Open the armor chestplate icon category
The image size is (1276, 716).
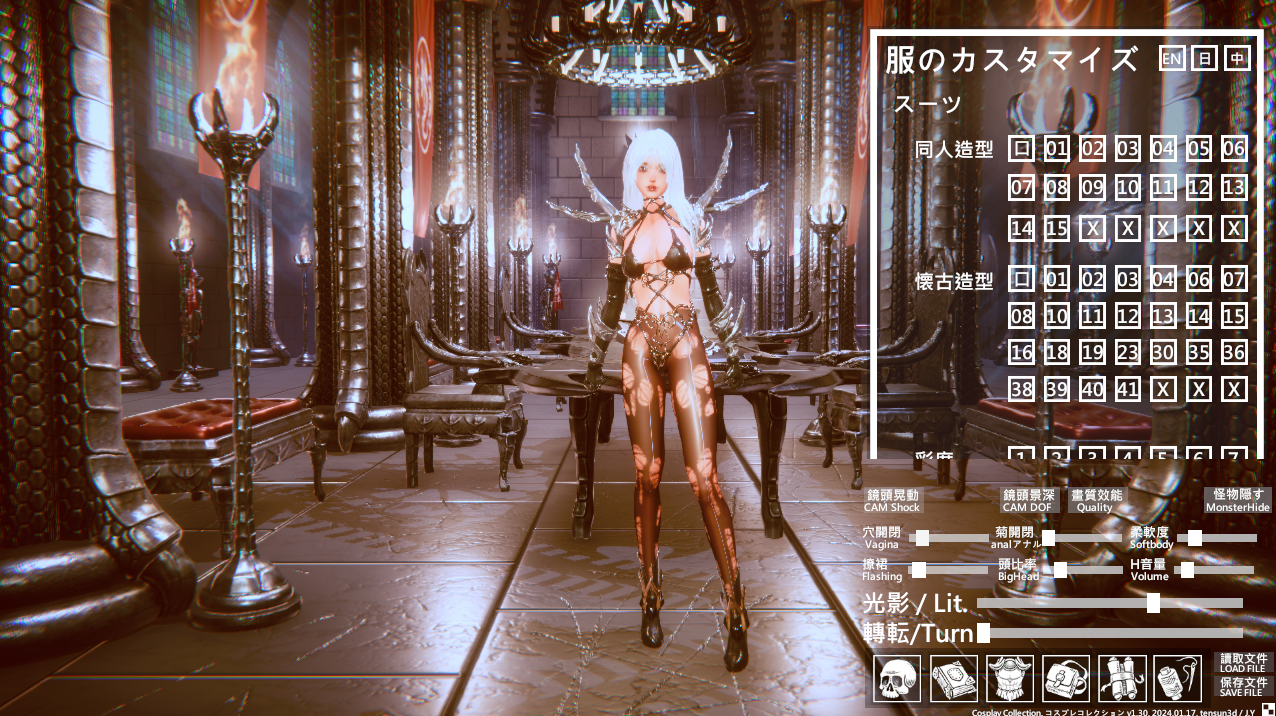tap(1010, 679)
